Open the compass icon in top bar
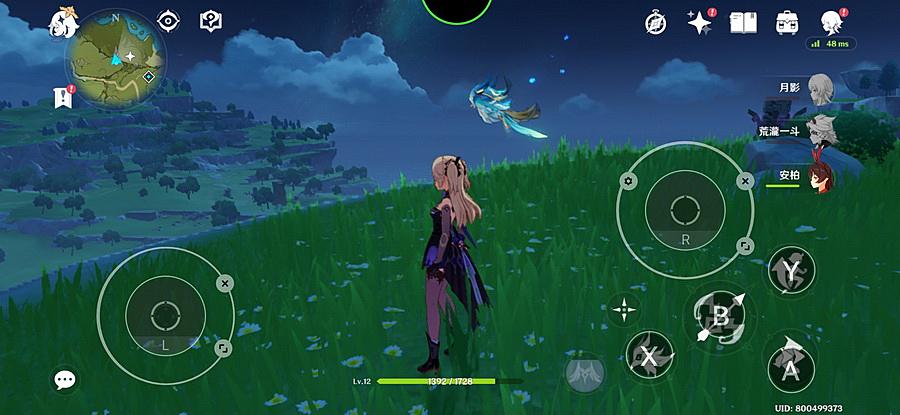 [x=656, y=22]
